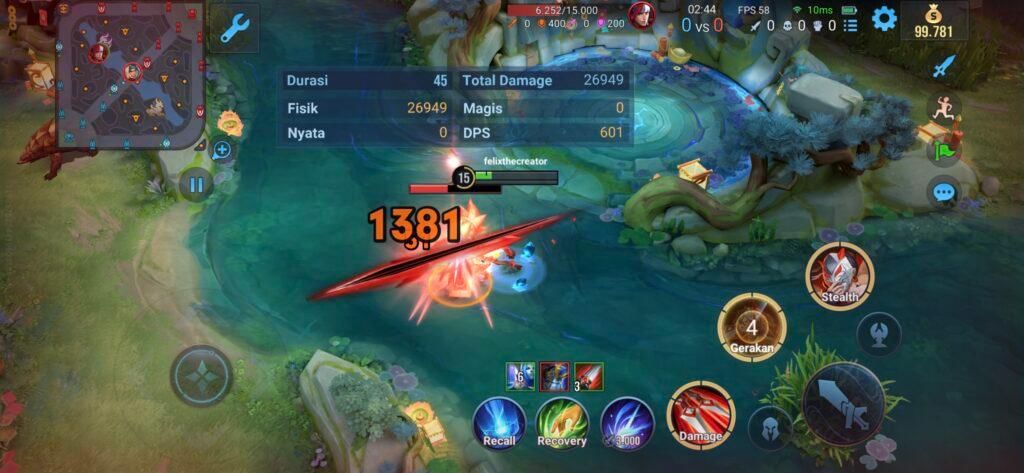Viewport: 1024px width, 473px height.
Task: Click the quick chat plus bubble
Action: [x=222, y=151]
